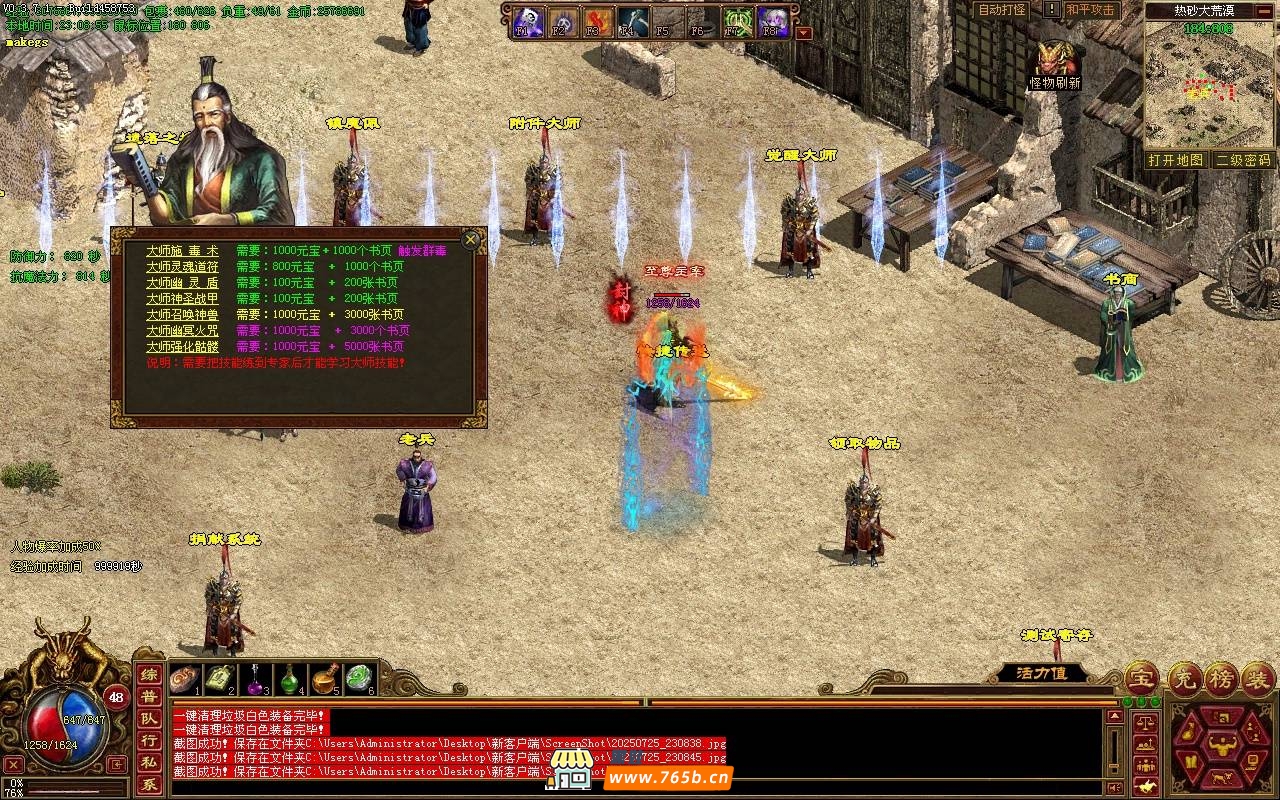The width and height of the screenshot is (1280, 800).
Task: Switch the 和平攻击 attack mode
Action: pyautogui.click(x=1089, y=10)
